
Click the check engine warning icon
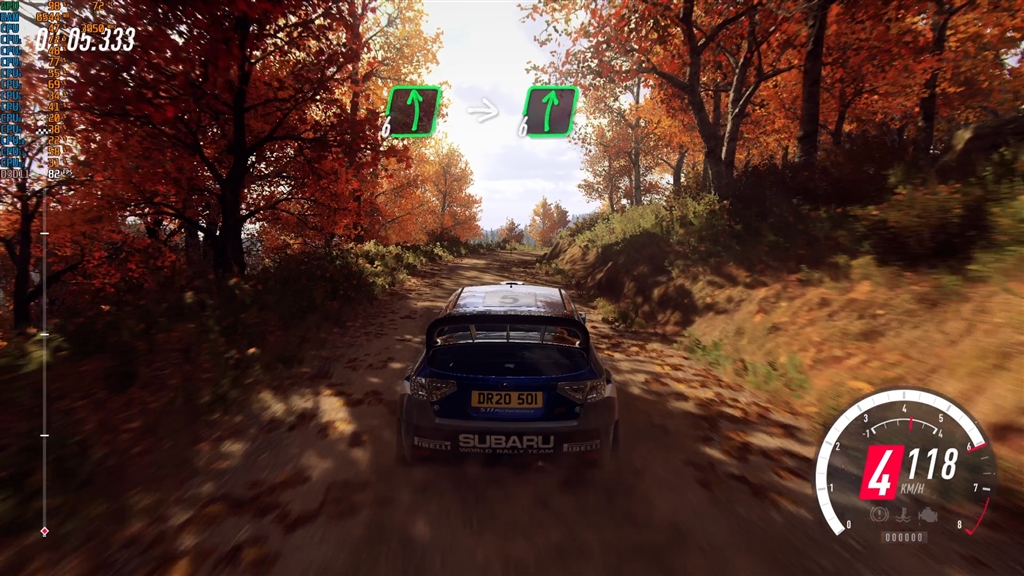[x=928, y=517]
